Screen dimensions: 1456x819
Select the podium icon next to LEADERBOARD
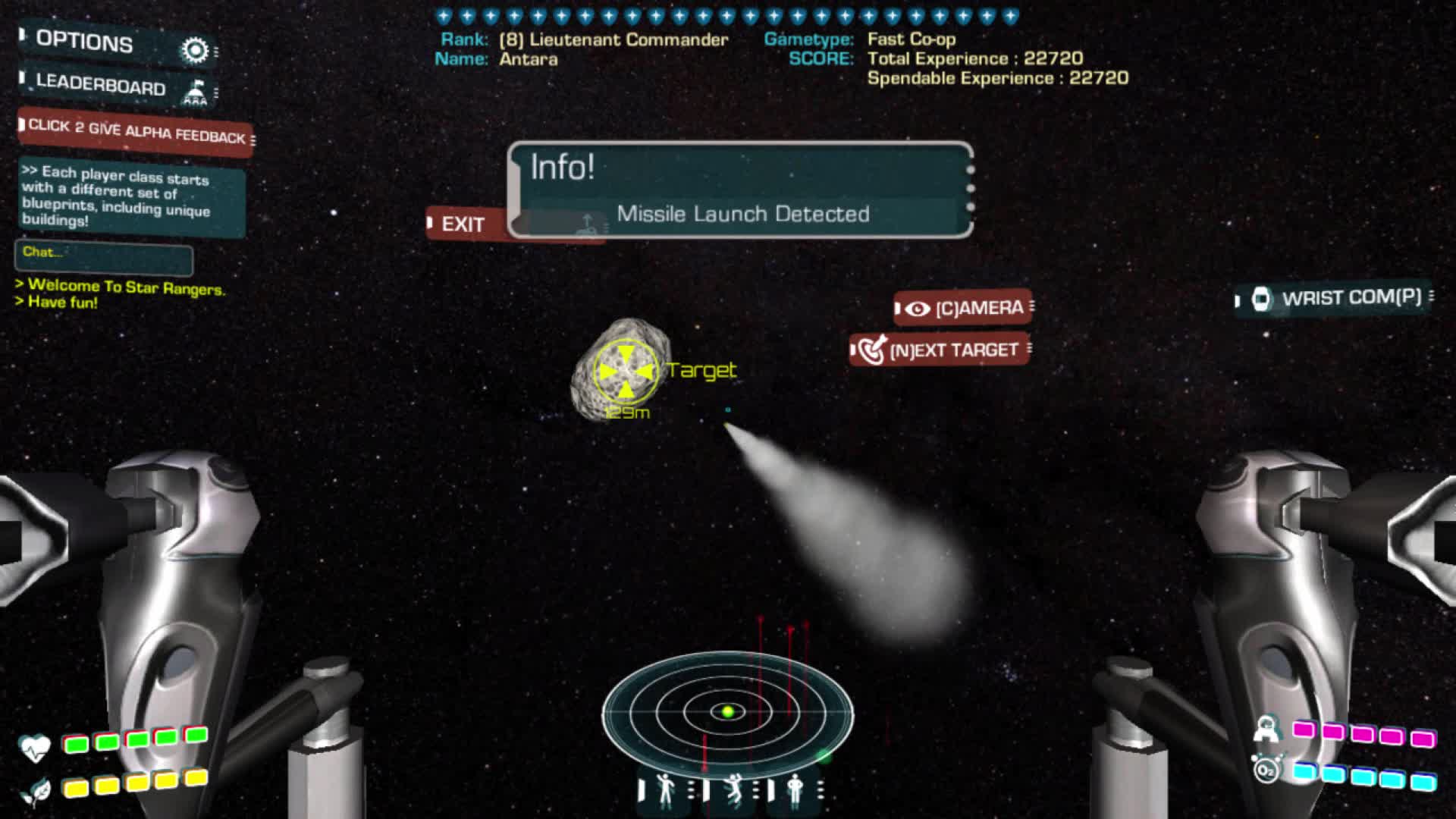tap(196, 90)
